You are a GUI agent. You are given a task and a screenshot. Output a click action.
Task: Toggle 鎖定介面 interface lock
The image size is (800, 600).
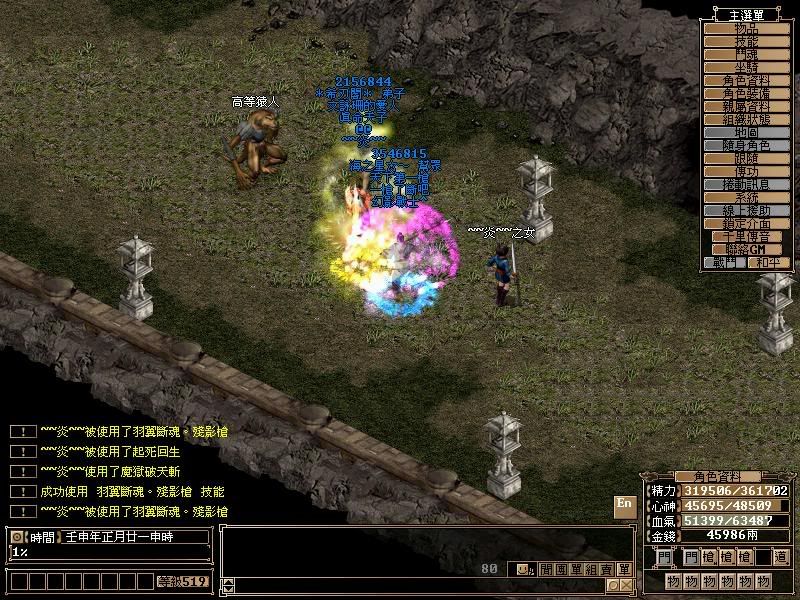point(747,223)
